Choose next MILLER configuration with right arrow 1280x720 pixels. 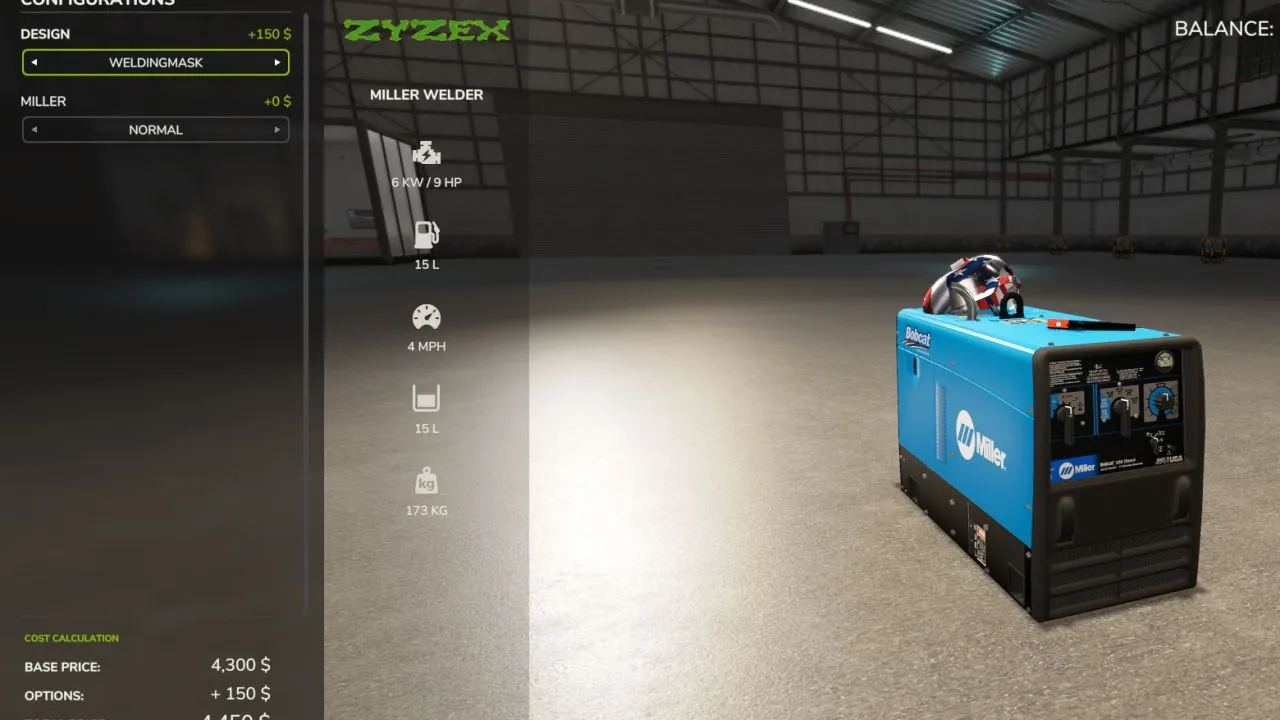pos(277,130)
